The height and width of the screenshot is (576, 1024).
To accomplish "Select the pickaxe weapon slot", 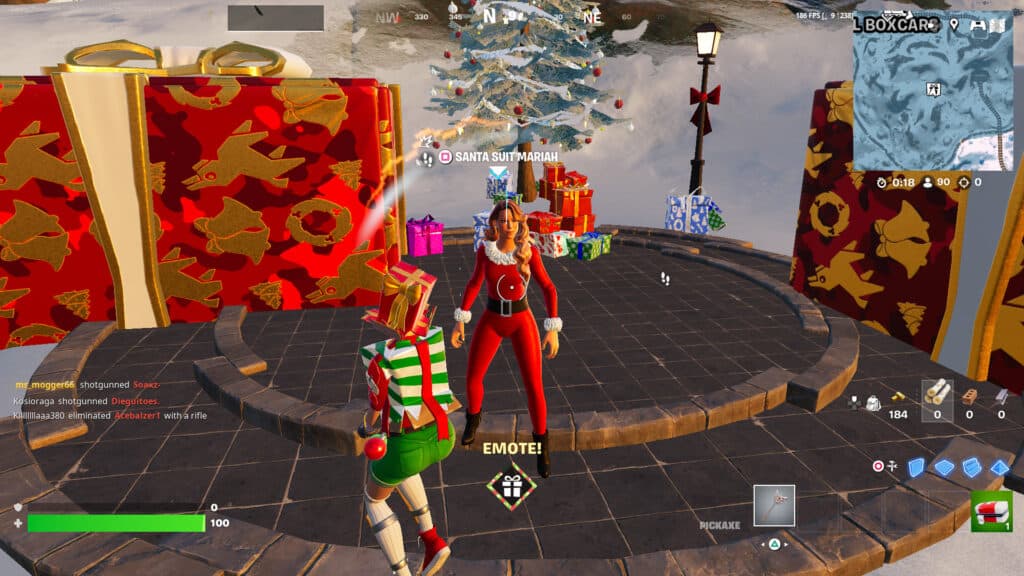I will click(x=774, y=505).
